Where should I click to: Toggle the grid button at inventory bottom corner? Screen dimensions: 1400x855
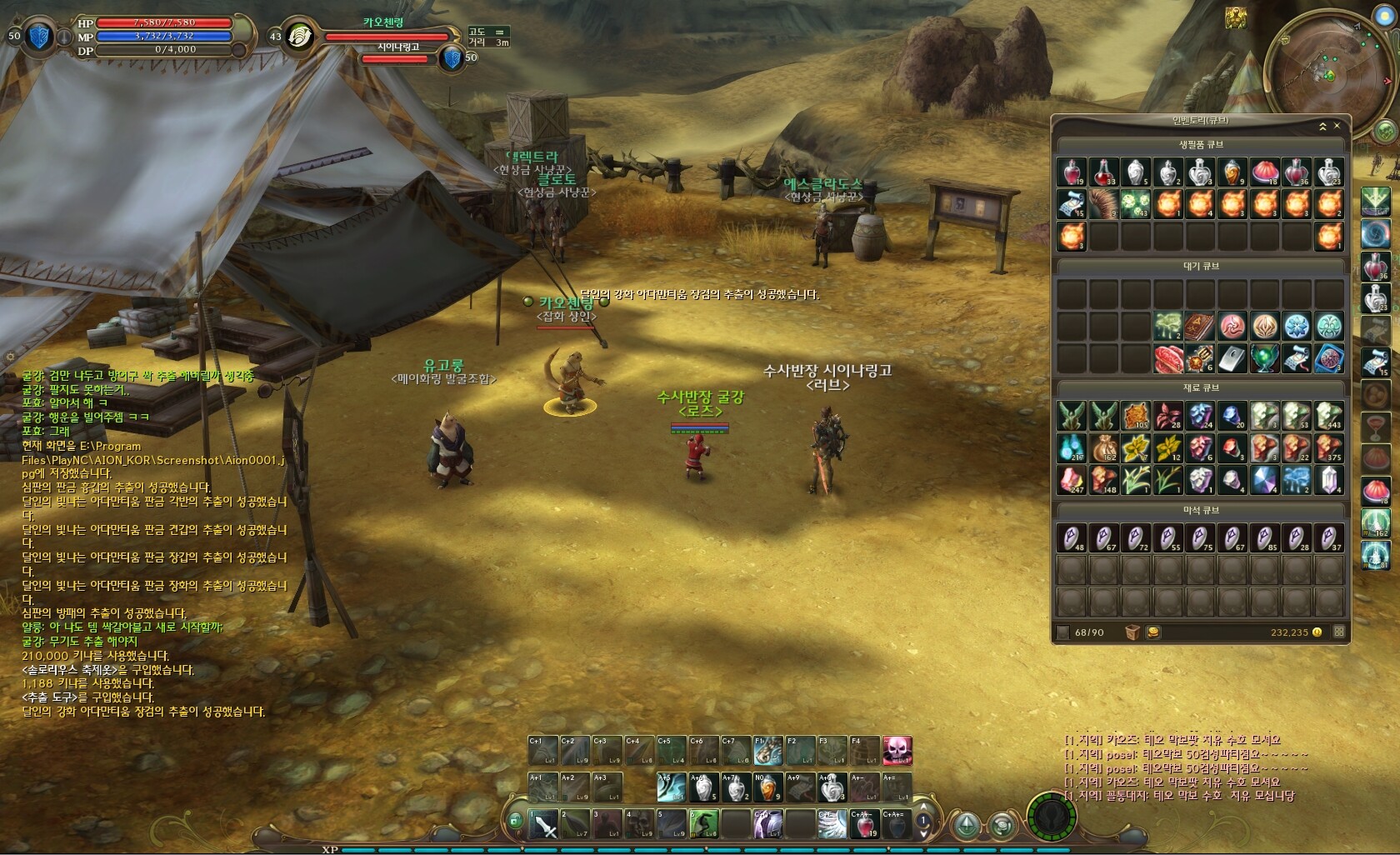pos(1339,632)
